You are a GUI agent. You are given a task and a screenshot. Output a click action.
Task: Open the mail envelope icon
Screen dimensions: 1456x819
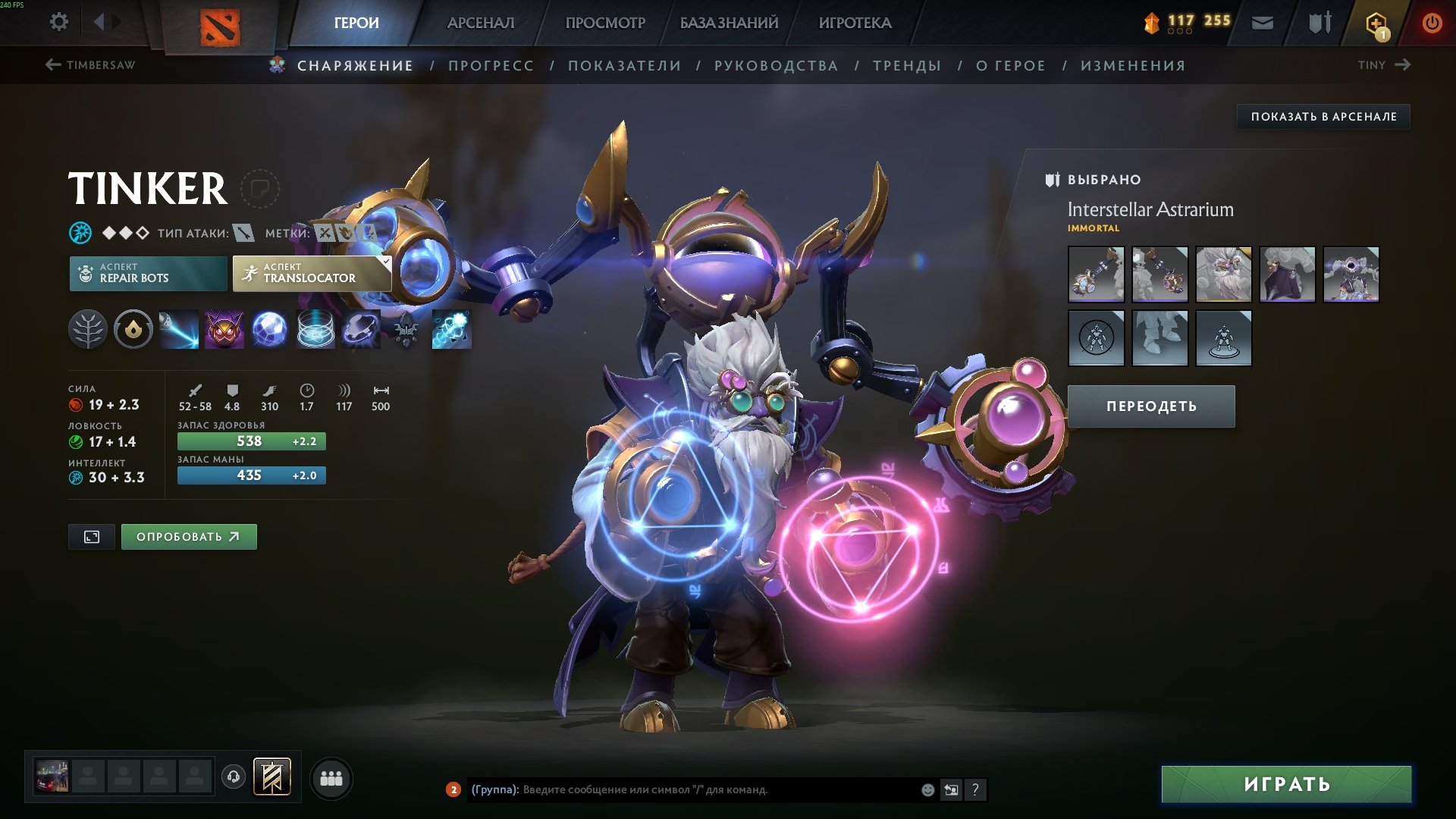pos(1261,23)
